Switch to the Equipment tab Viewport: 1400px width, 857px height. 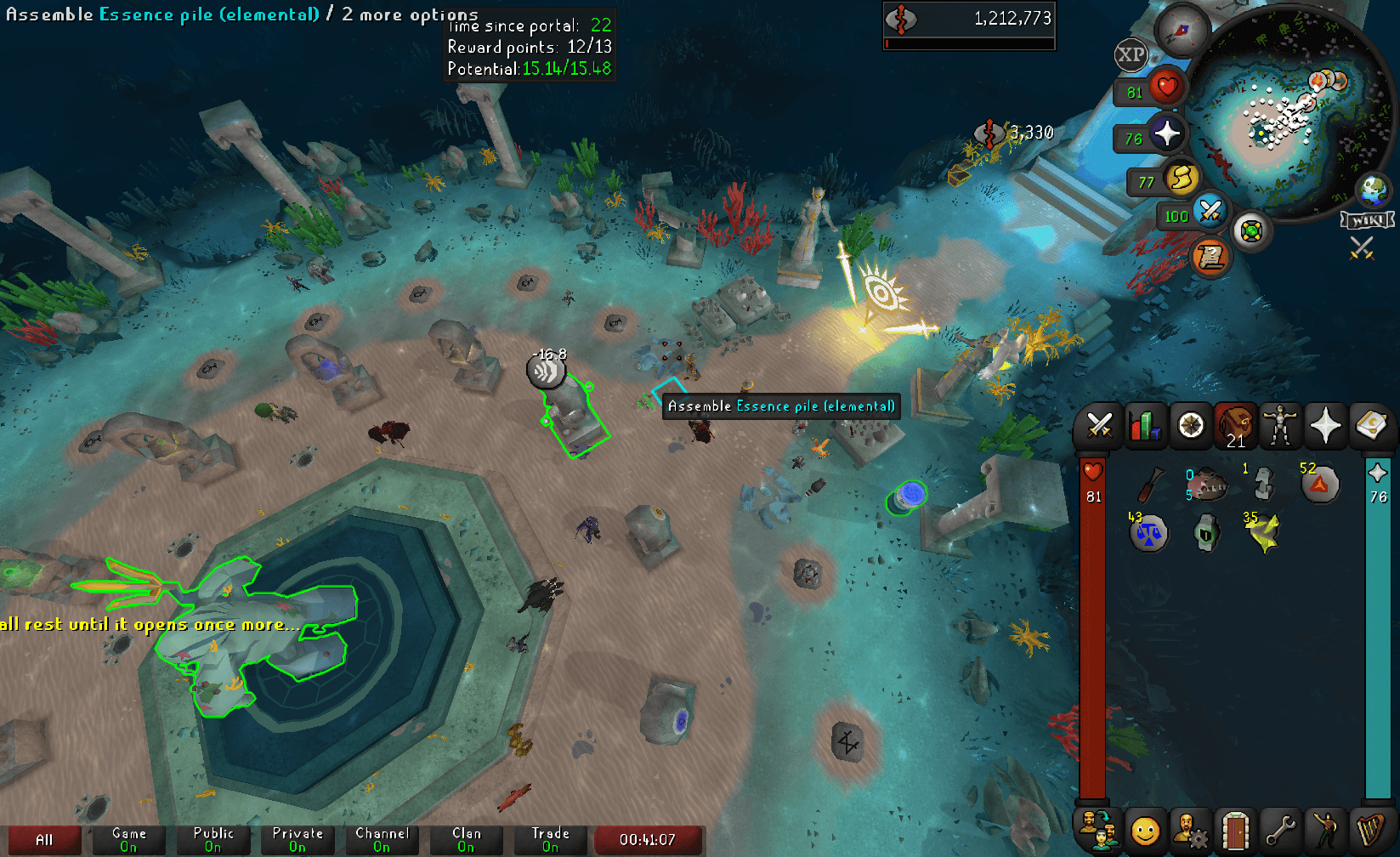click(1280, 426)
